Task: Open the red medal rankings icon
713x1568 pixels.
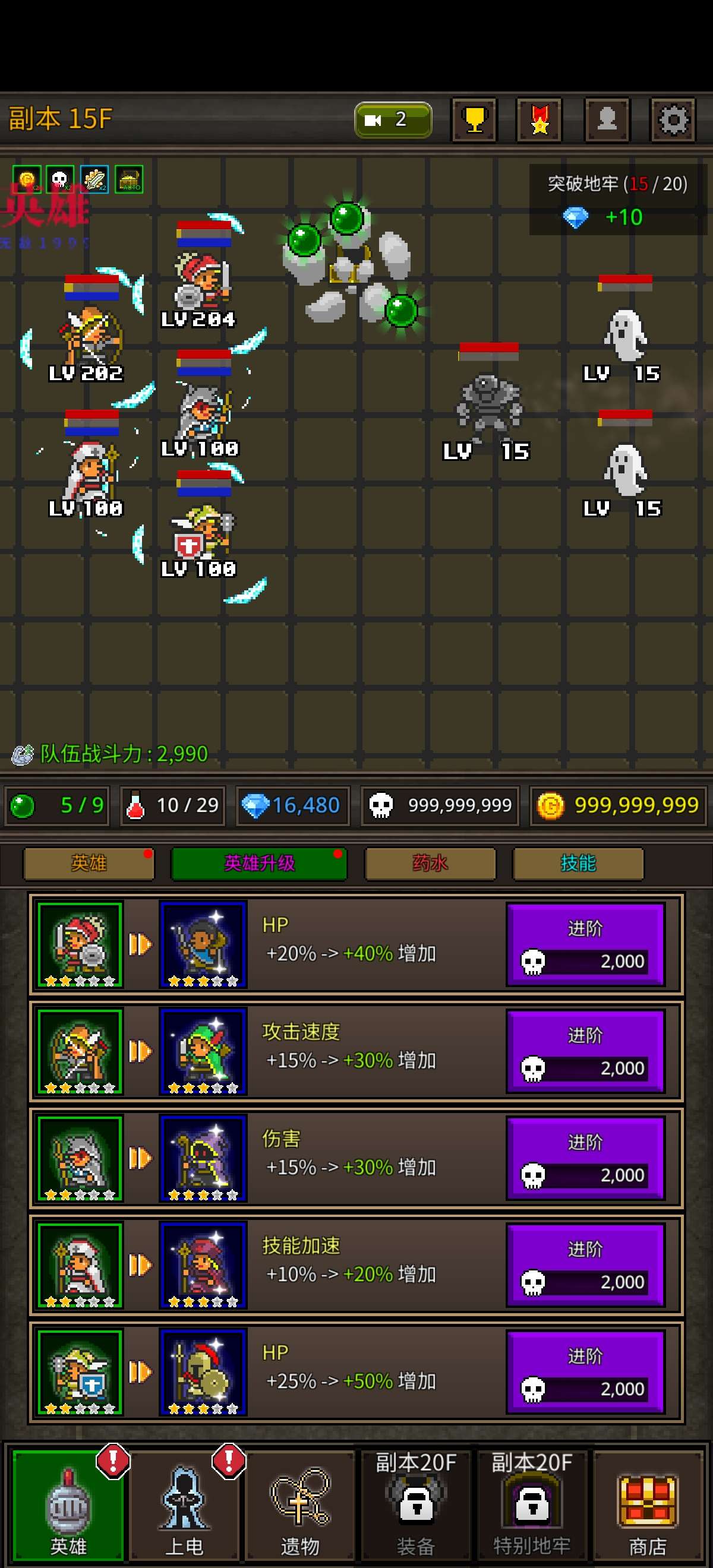Action: click(539, 119)
